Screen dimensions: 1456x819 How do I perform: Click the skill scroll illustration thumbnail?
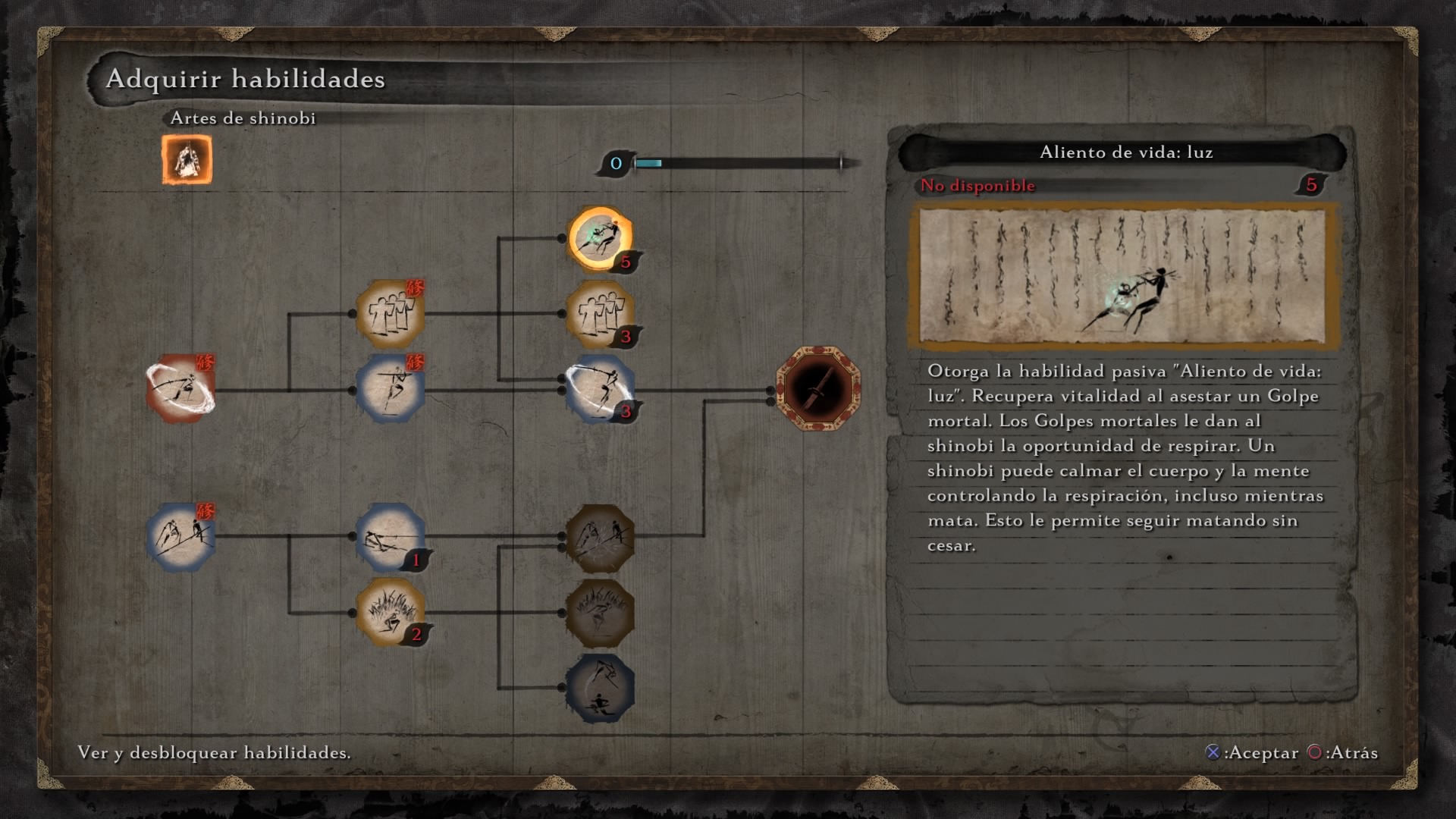point(1122,276)
